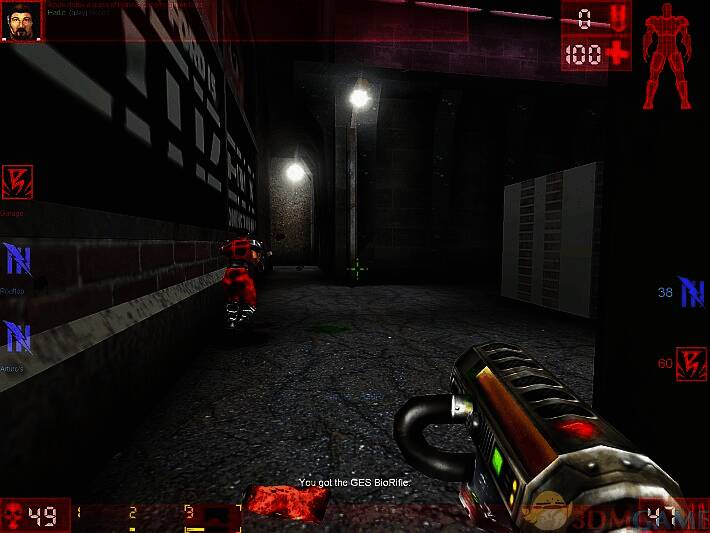Click the red team score icon
Screen dimensions: 710x533
691,364
